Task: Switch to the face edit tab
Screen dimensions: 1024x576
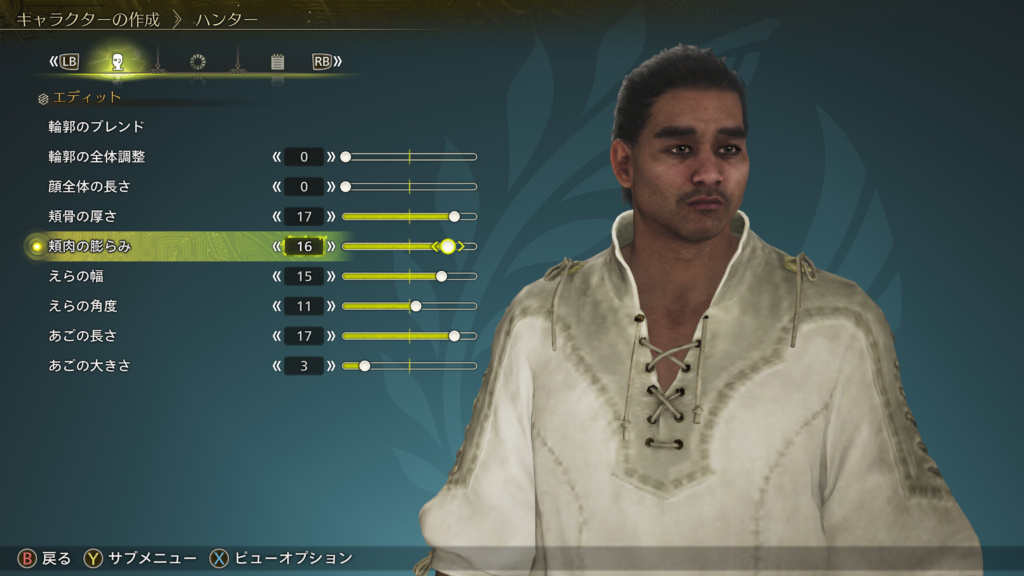Action: [x=117, y=62]
